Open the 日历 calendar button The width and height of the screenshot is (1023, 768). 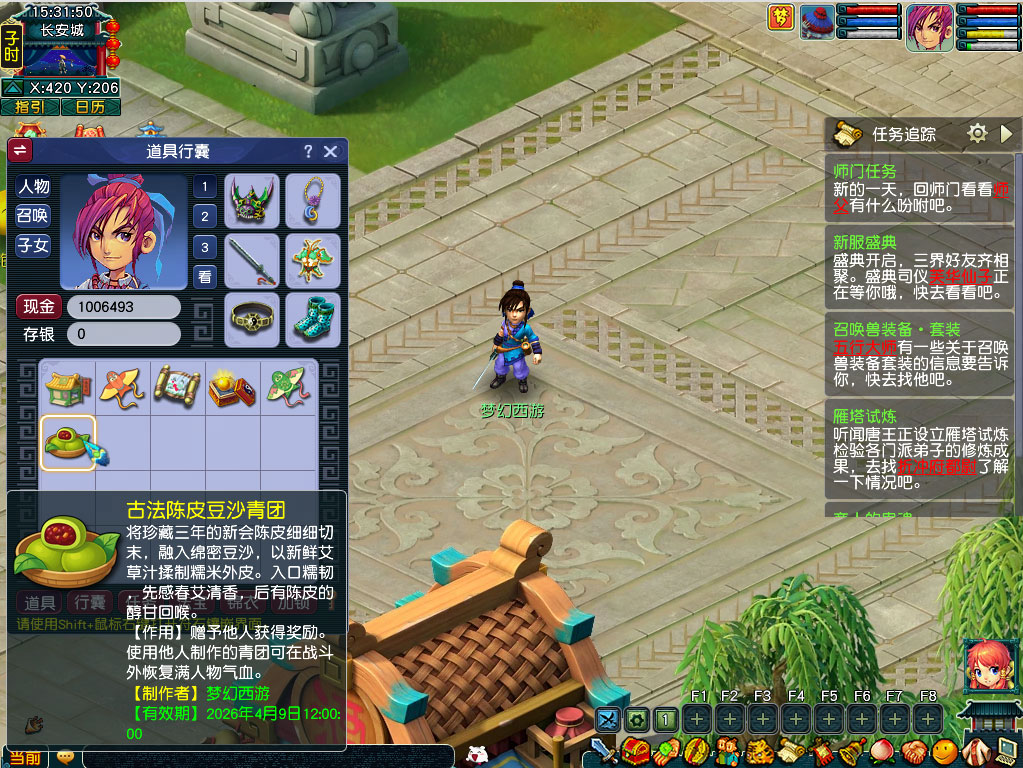[x=91, y=107]
